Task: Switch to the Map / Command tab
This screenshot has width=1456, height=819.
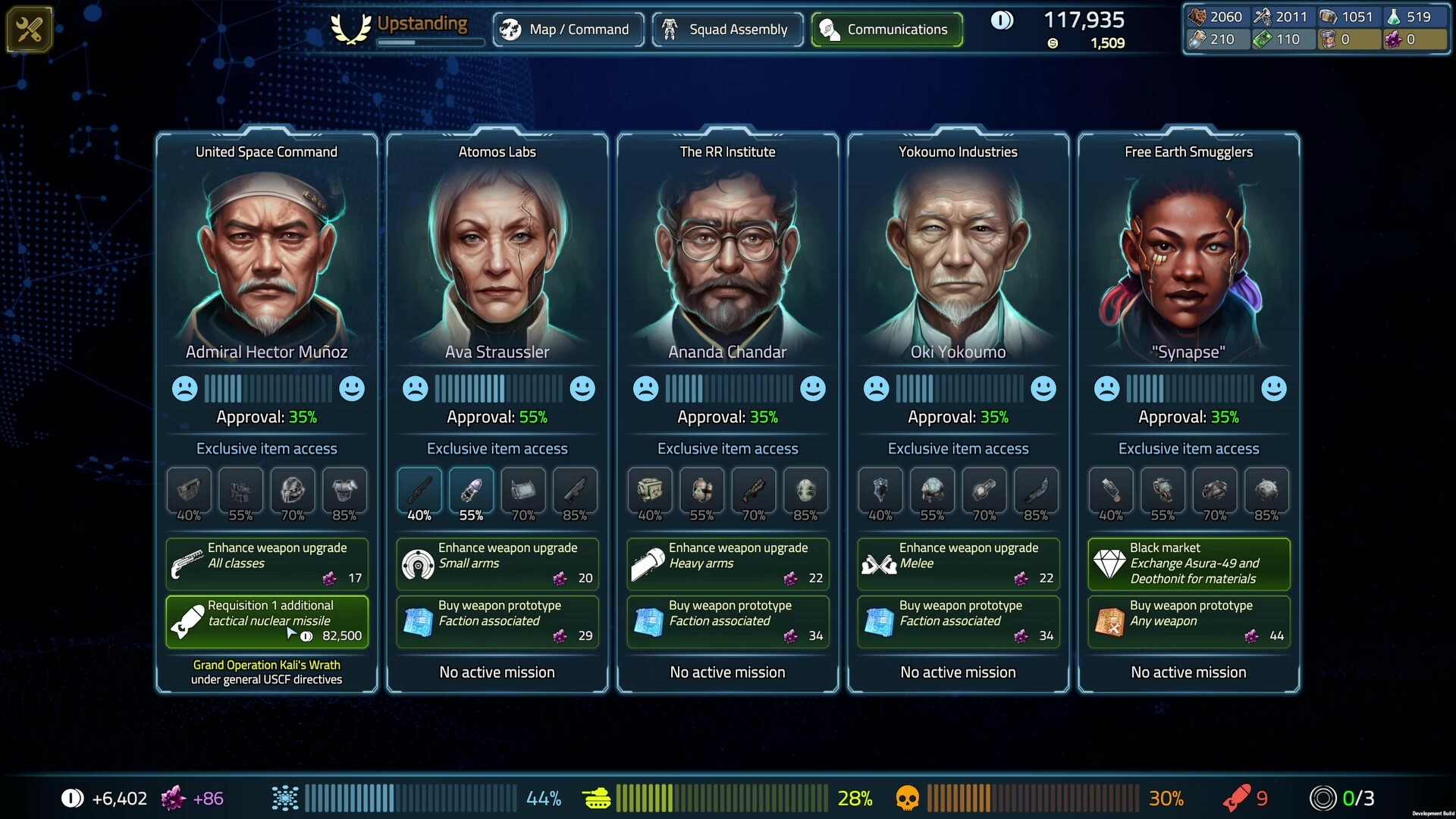Action: [x=568, y=29]
